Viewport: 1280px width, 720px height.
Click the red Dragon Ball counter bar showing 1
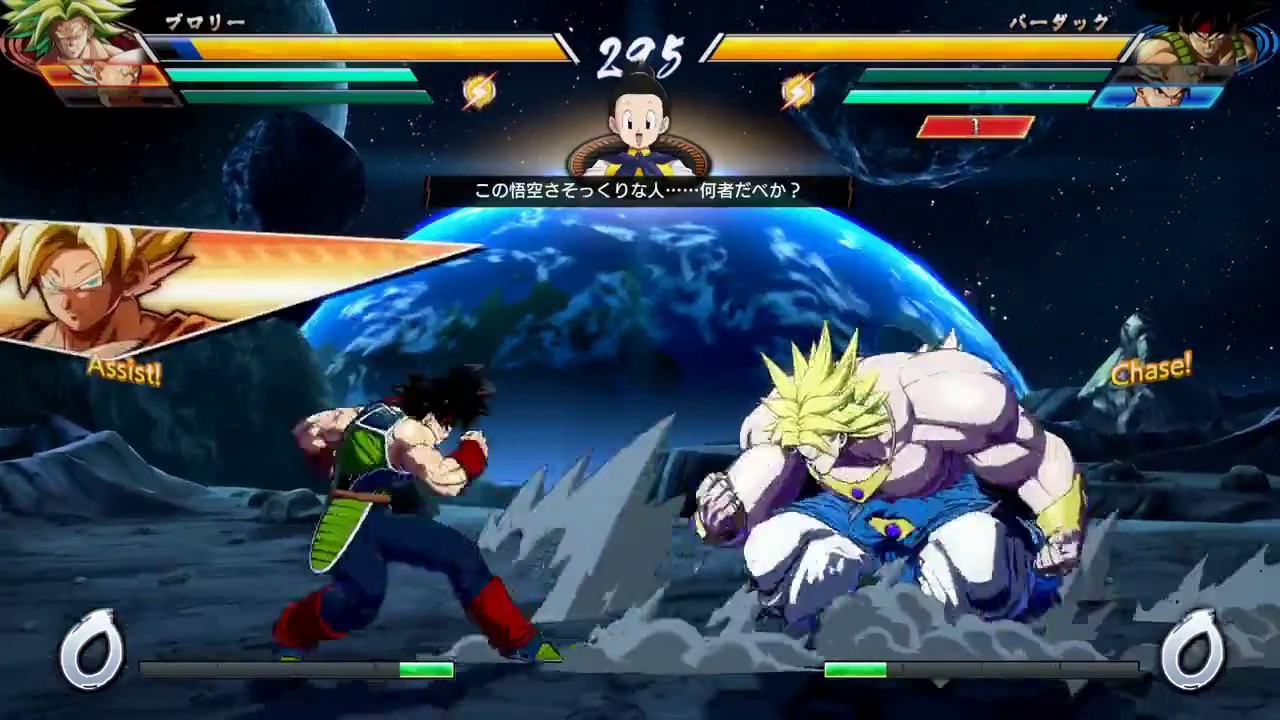point(975,125)
